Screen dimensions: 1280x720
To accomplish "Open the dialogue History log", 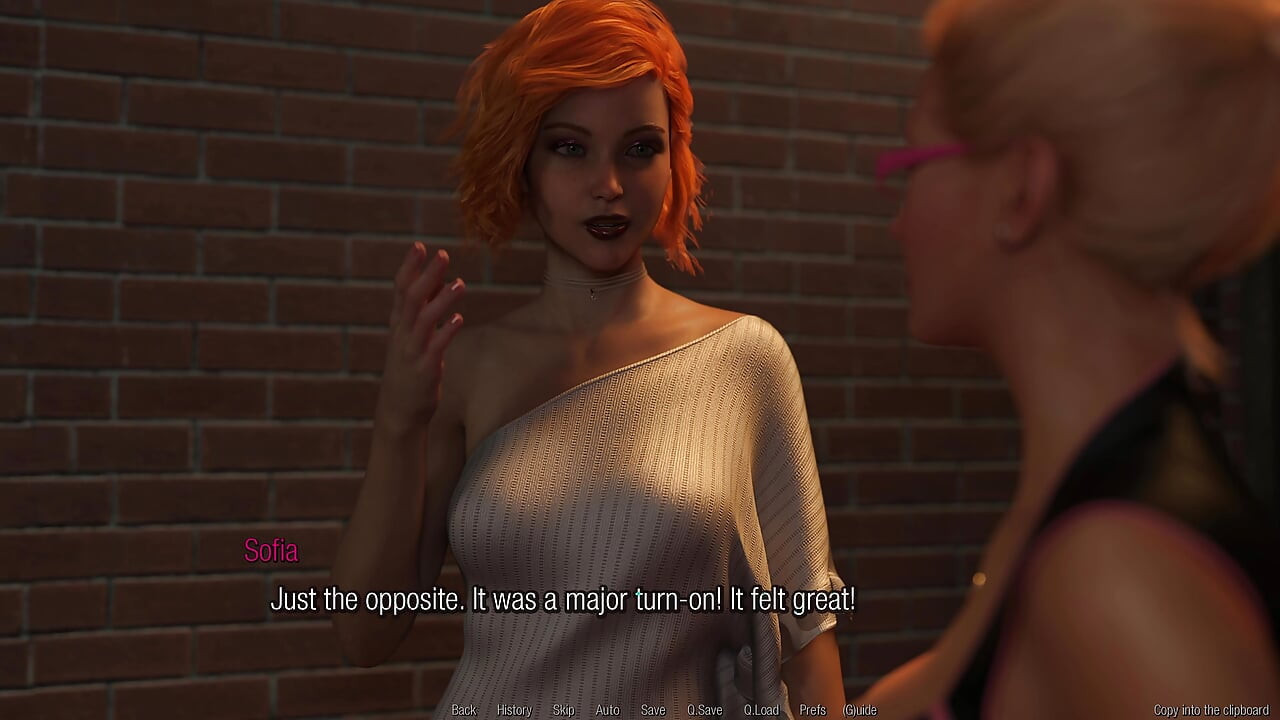I will tap(514, 710).
